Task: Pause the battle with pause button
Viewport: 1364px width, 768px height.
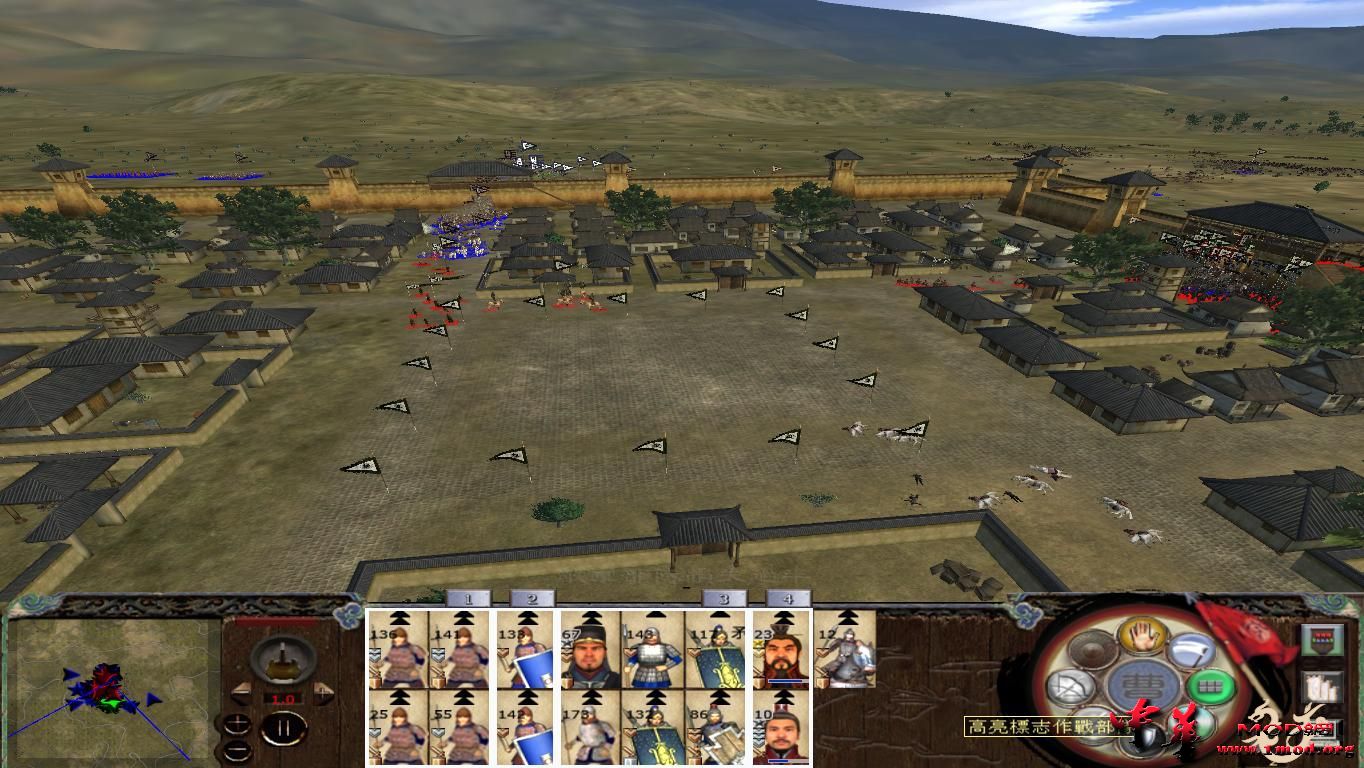Action: tap(285, 729)
